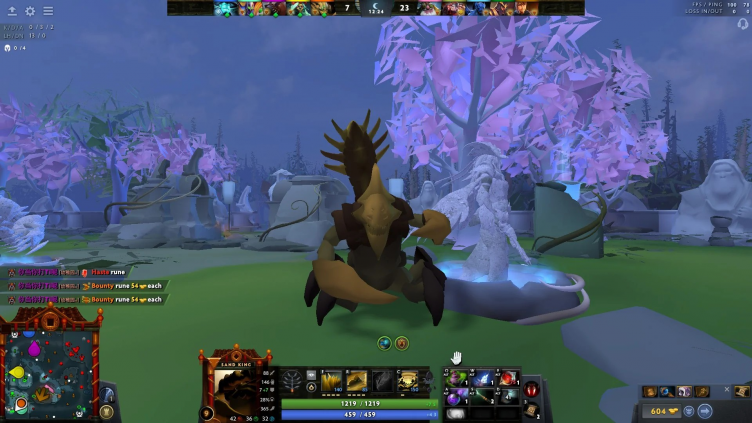Click the scoreboard hero bar at top
Viewport: 752px width, 423px height.
click(376, 8)
